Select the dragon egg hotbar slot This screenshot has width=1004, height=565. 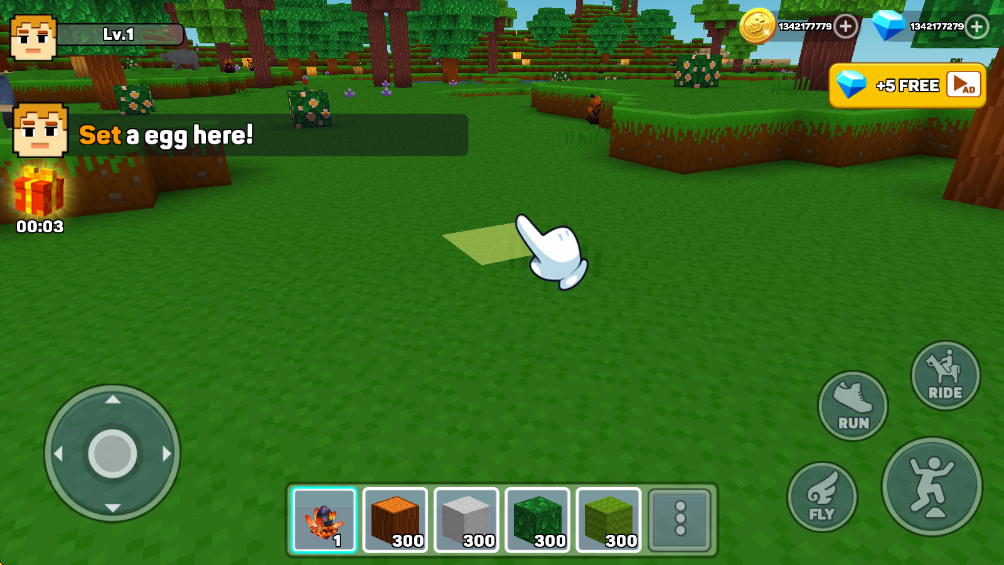tap(324, 520)
